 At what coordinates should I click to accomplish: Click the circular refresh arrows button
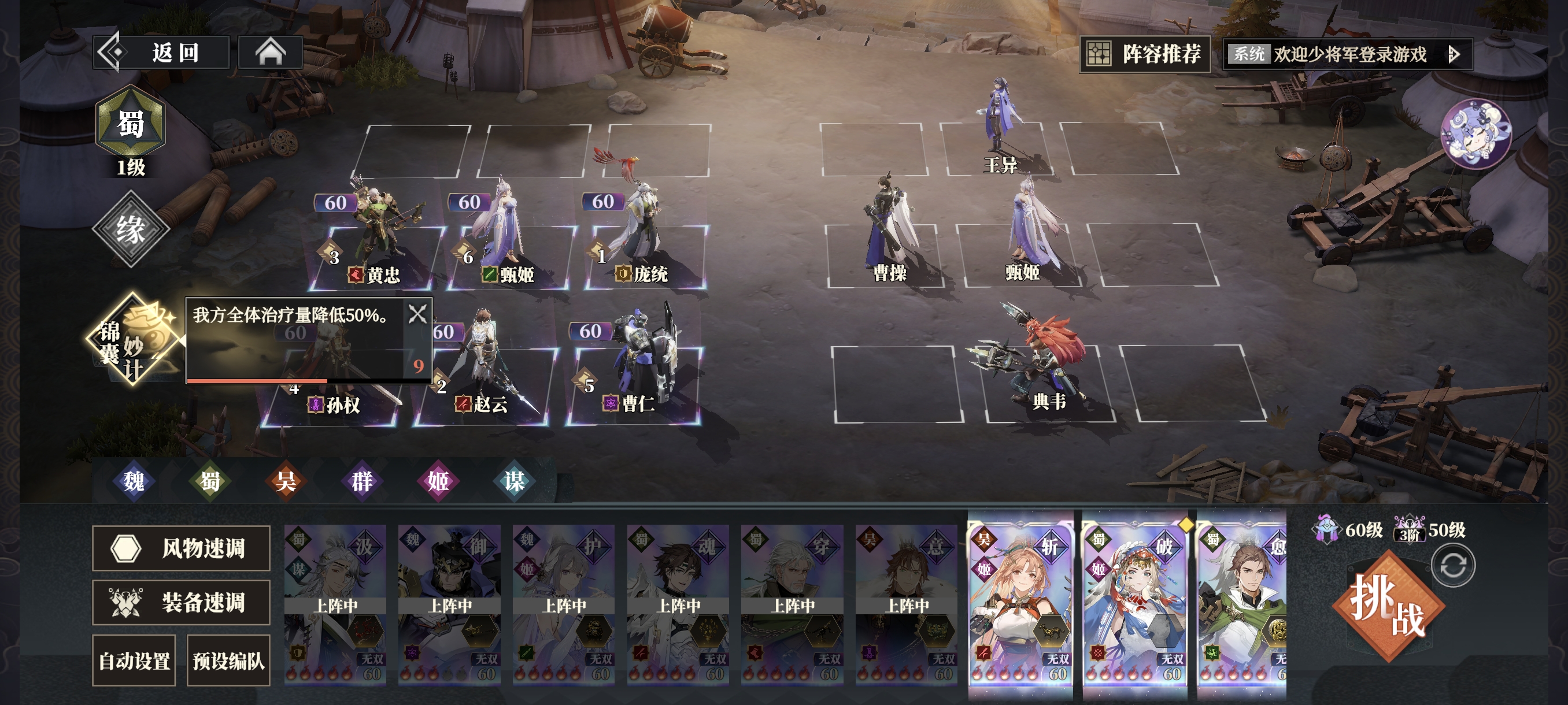(x=1453, y=566)
